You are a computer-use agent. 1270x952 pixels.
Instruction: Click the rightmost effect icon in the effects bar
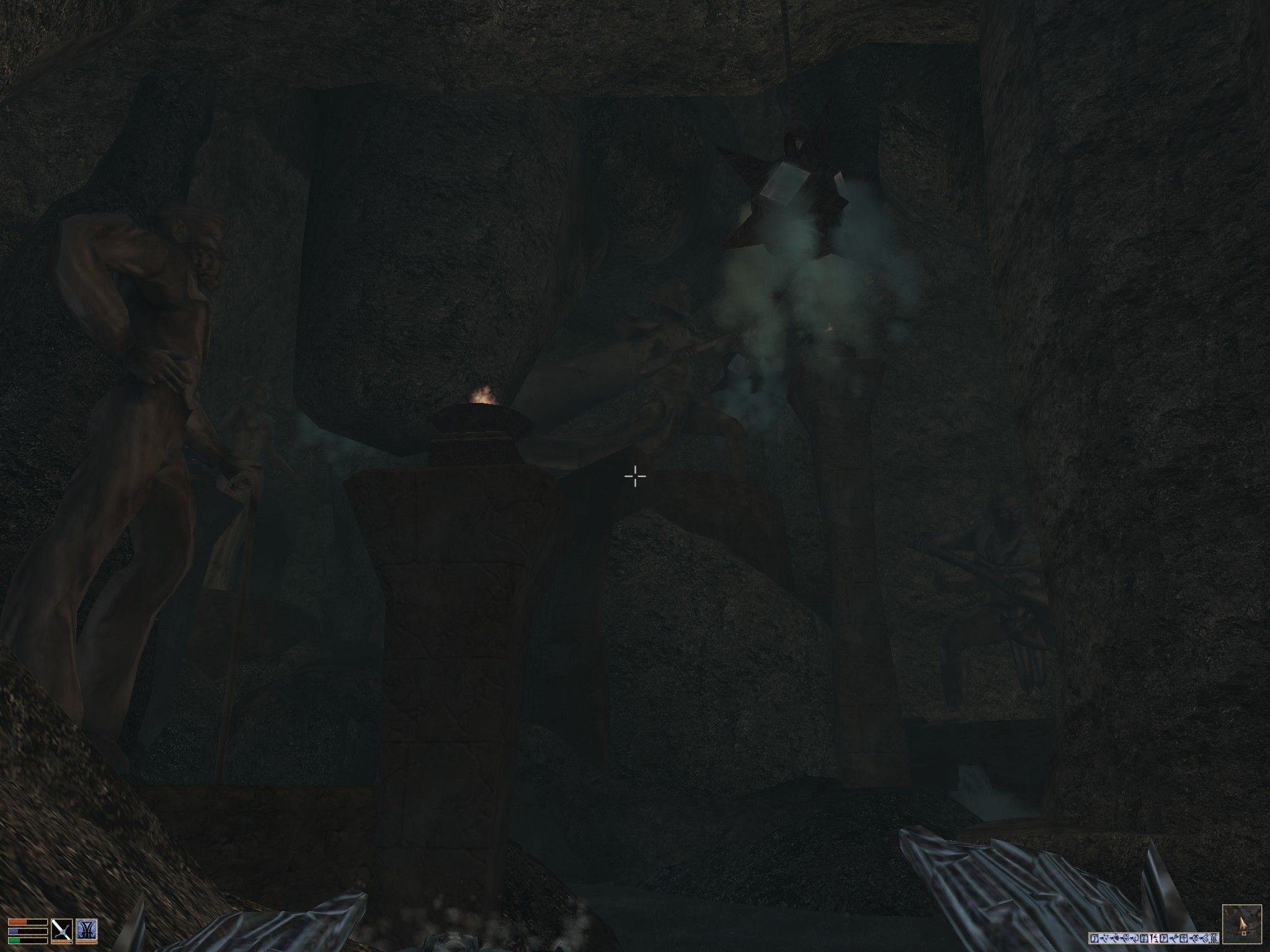click(x=1215, y=937)
